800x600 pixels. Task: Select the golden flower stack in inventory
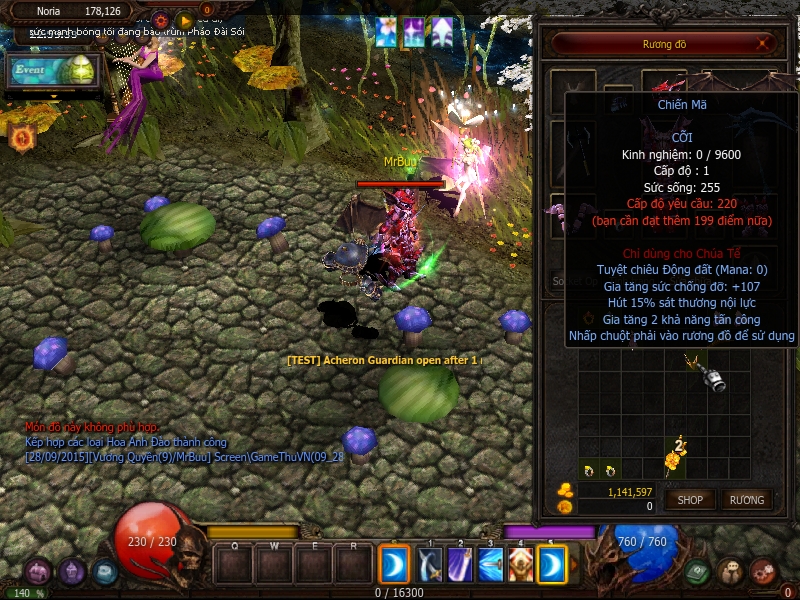pyautogui.click(x=675, y=456)
